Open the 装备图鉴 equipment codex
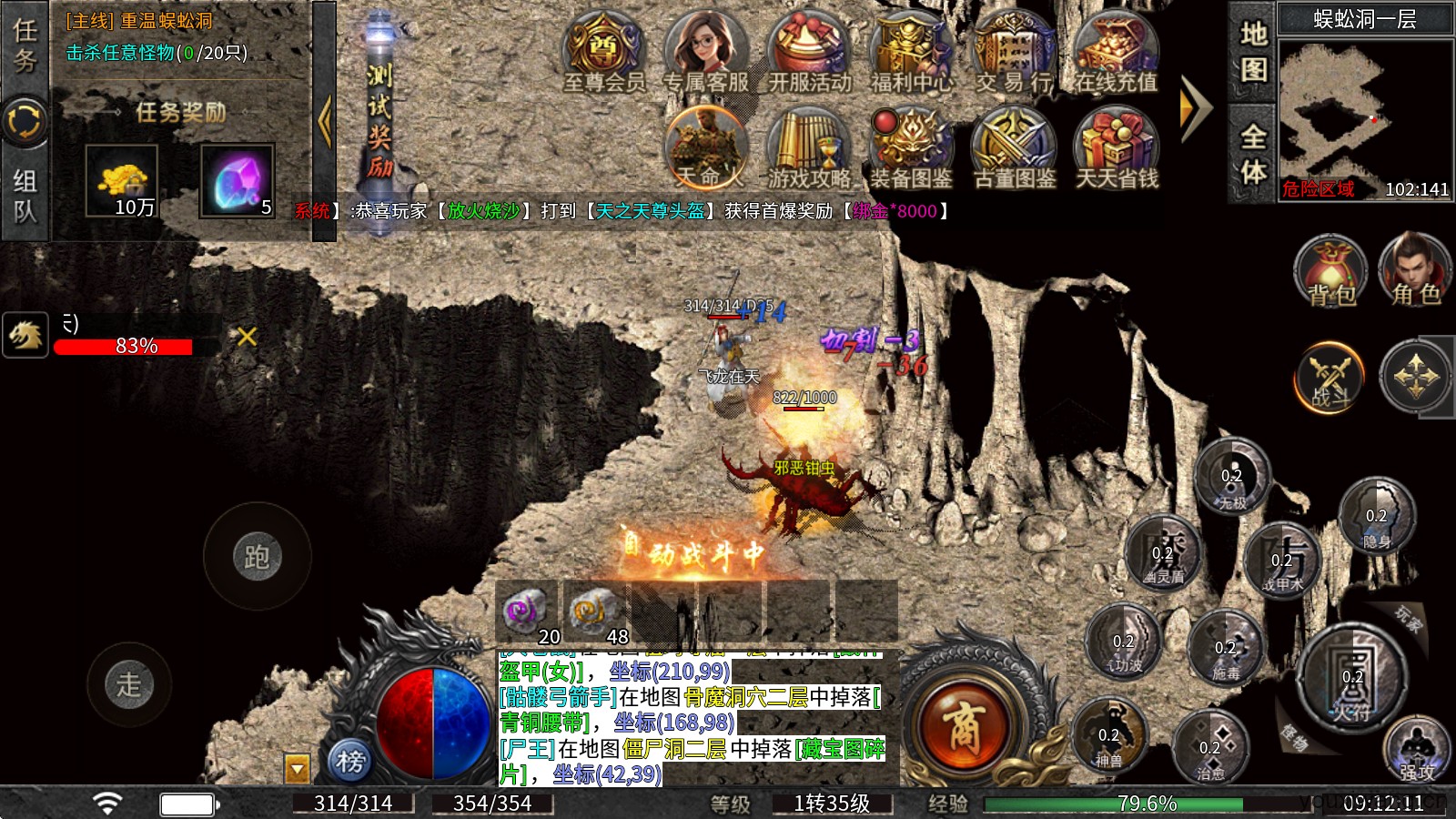This screenshot has width=1456, height=819. click(911, 148)
